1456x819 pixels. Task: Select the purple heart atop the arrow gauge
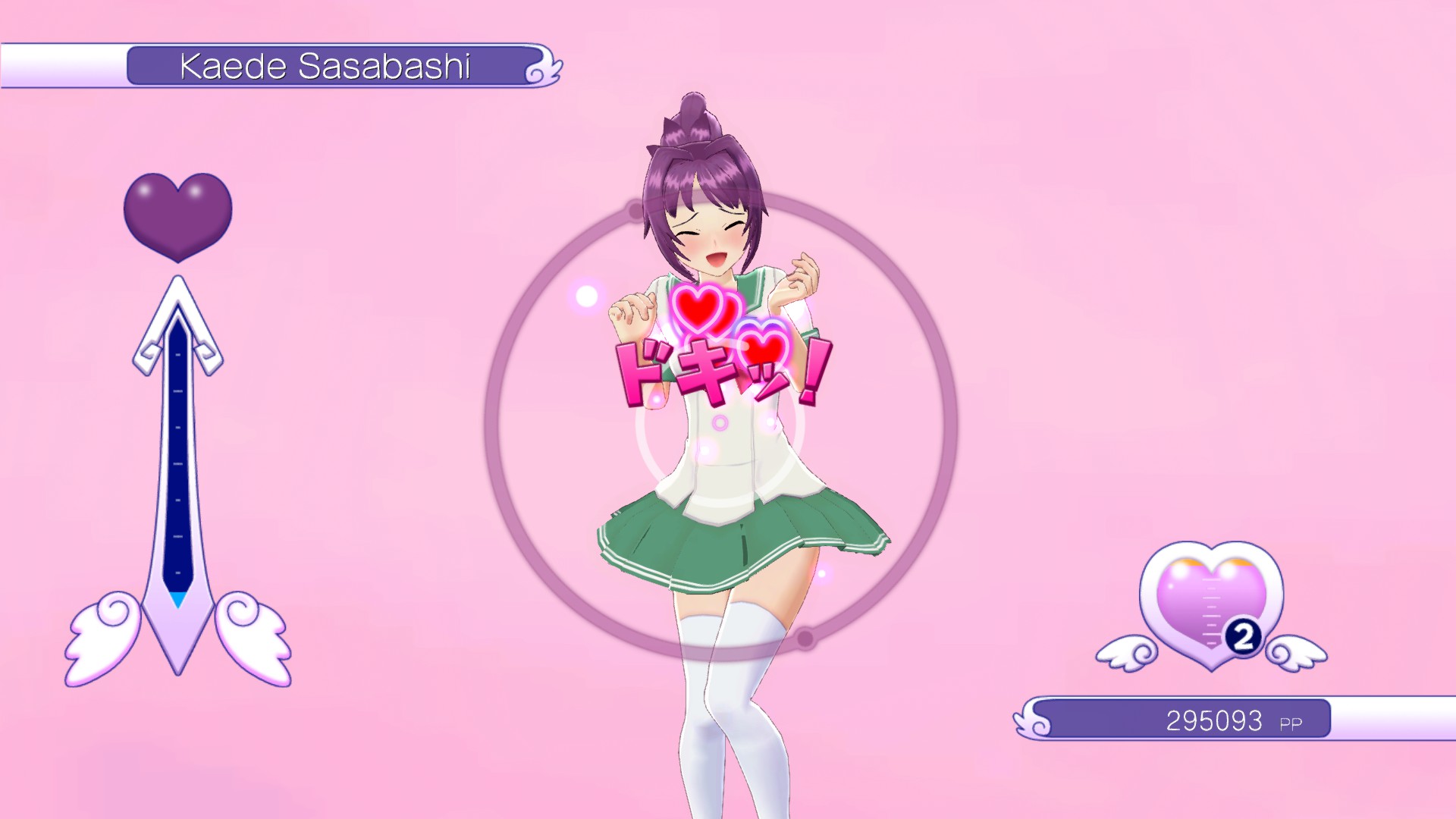point(177,213)
